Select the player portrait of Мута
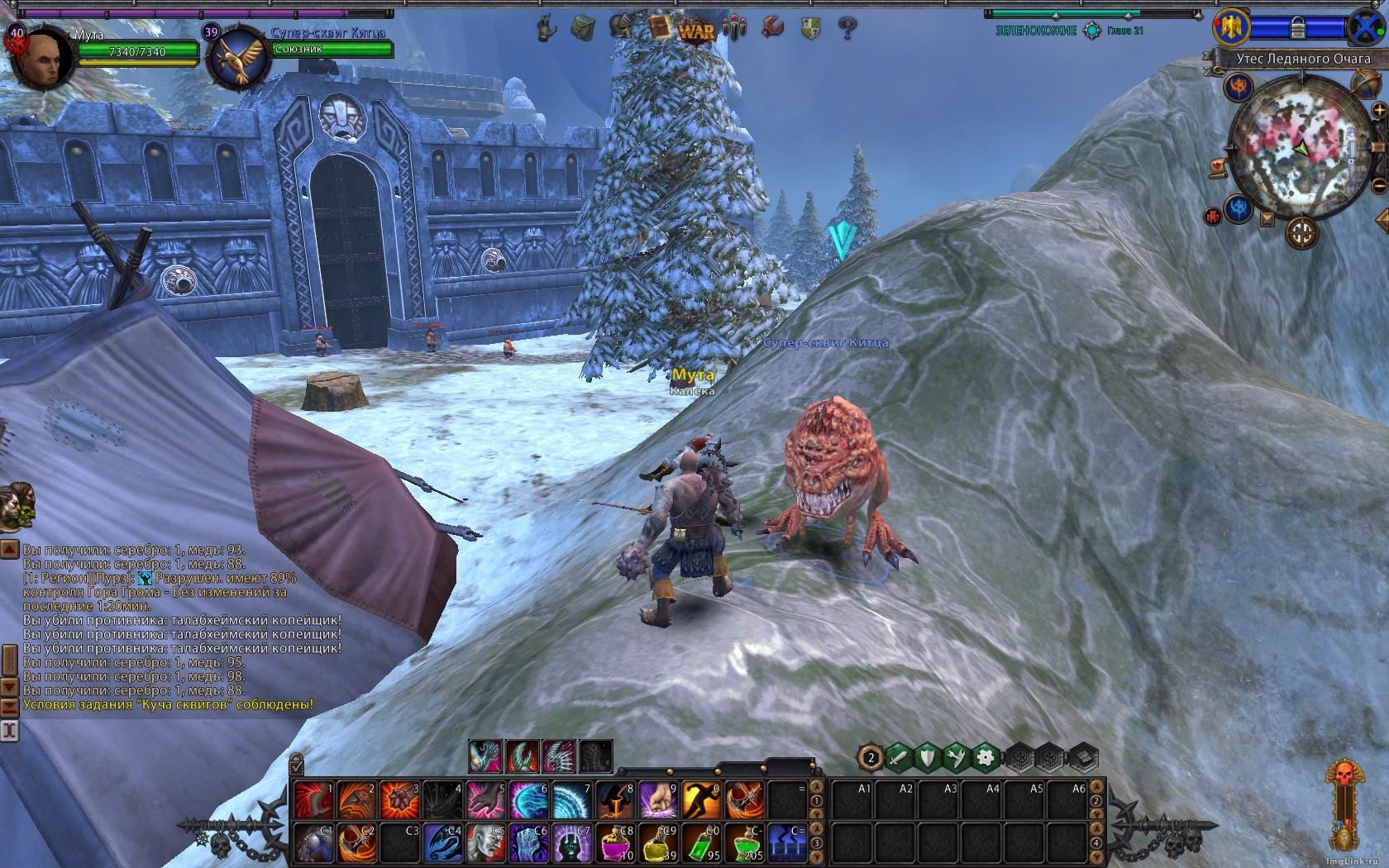 pyautogui.click(x=41, y=58)
